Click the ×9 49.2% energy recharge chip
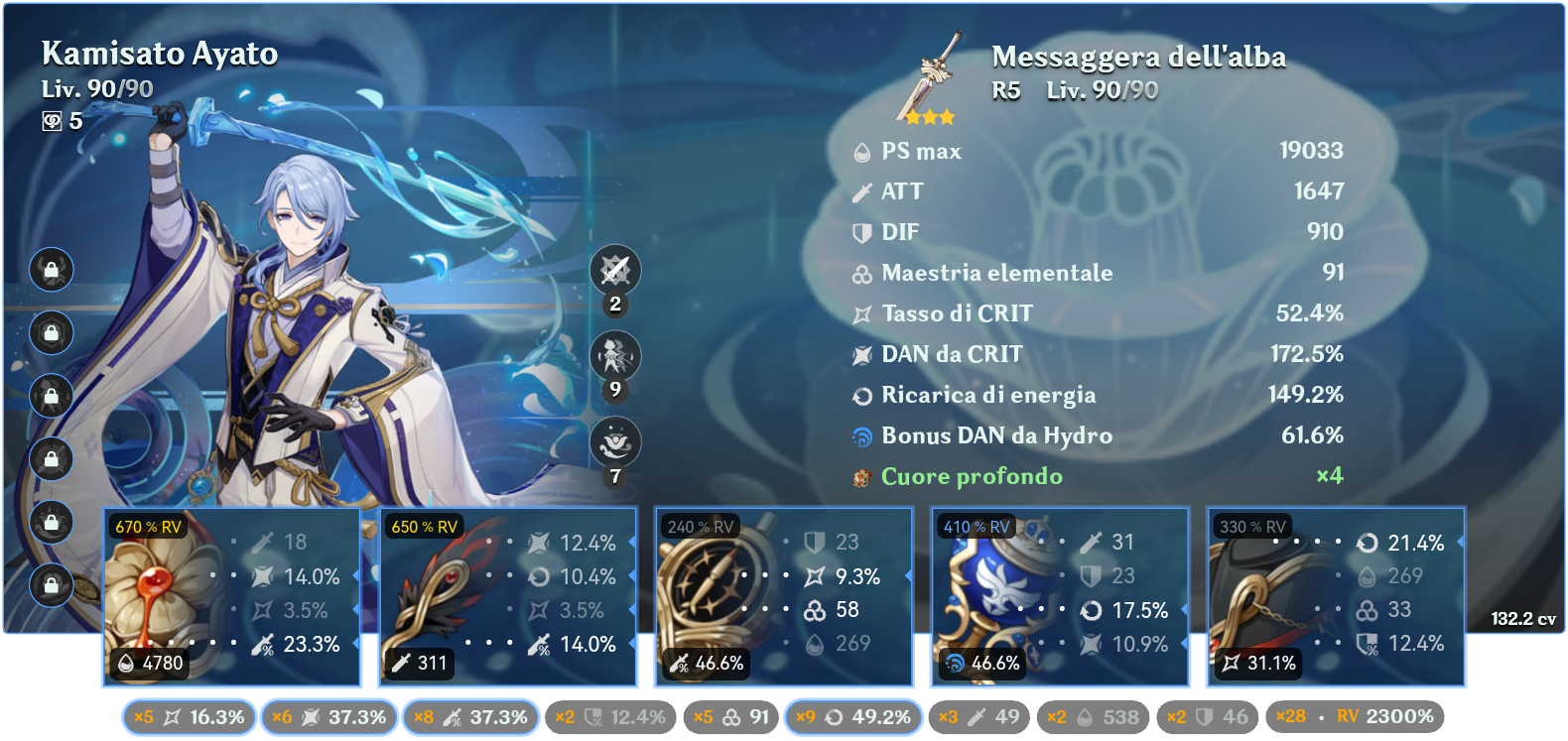 [853, 714]
